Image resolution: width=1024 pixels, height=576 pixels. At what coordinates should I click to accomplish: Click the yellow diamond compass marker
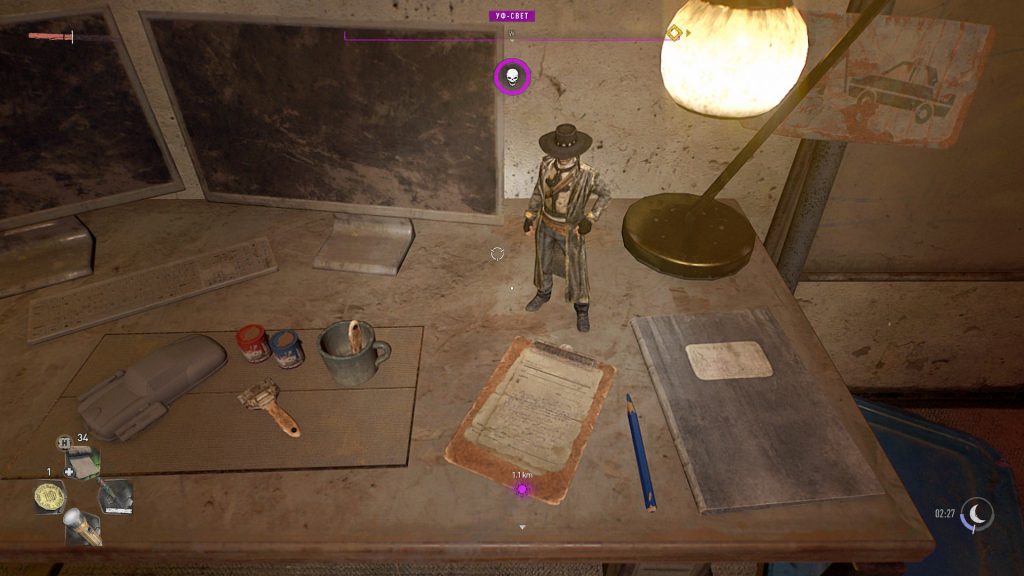pos(674,33)
